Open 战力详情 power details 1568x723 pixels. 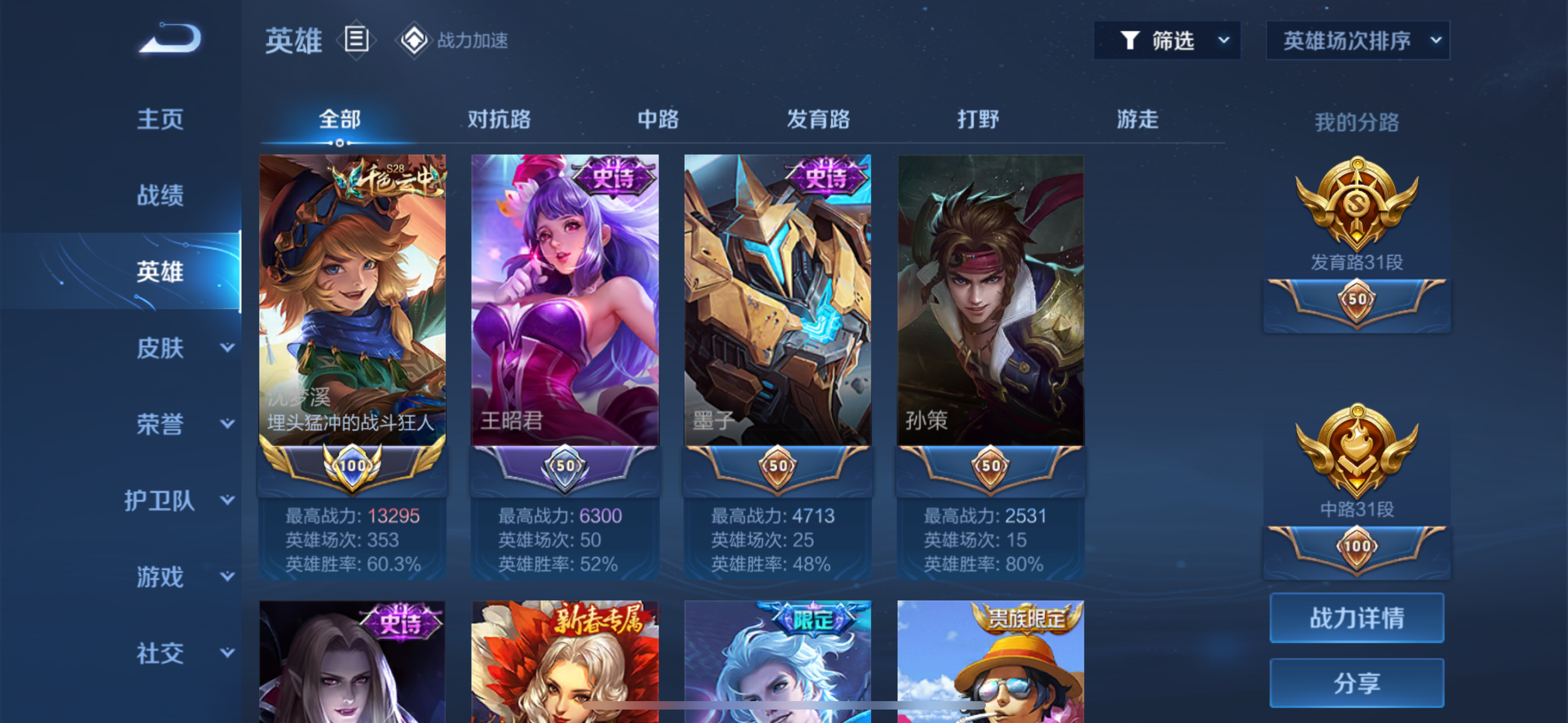[1357, 618]
